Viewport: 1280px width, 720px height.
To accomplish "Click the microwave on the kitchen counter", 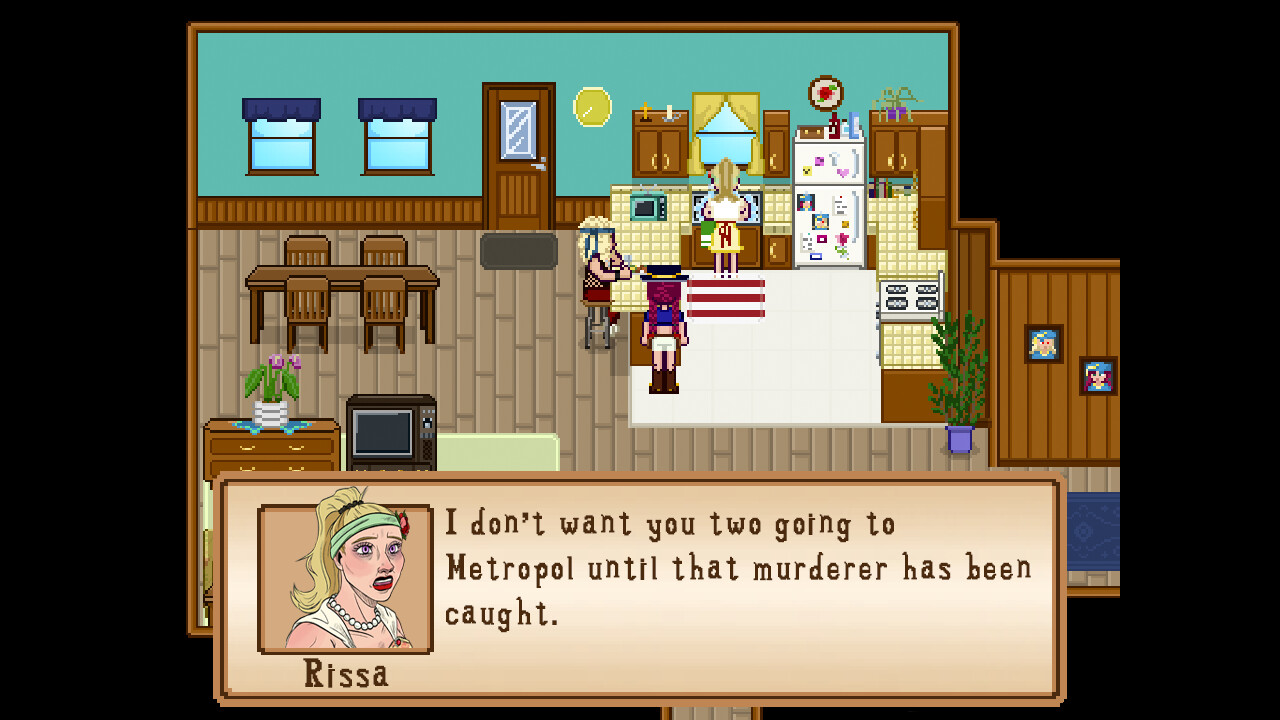I will point(646,207).
